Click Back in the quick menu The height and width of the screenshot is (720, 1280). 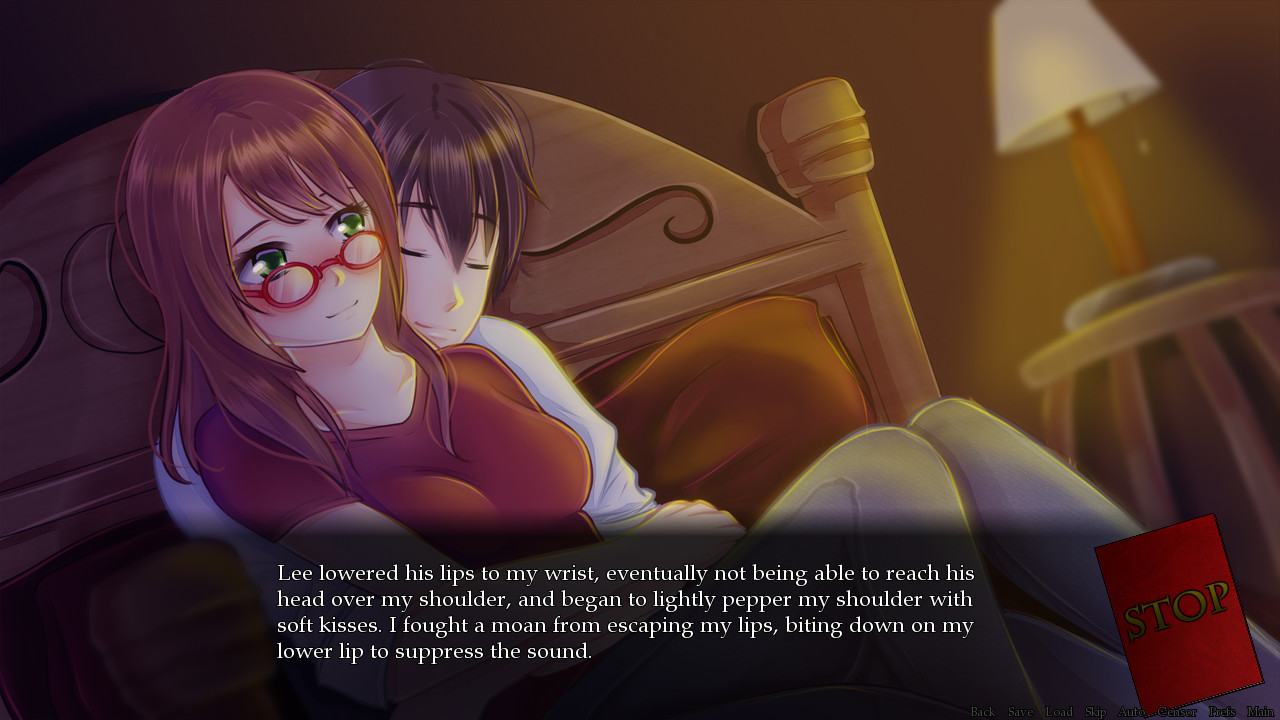click(984, 712)
